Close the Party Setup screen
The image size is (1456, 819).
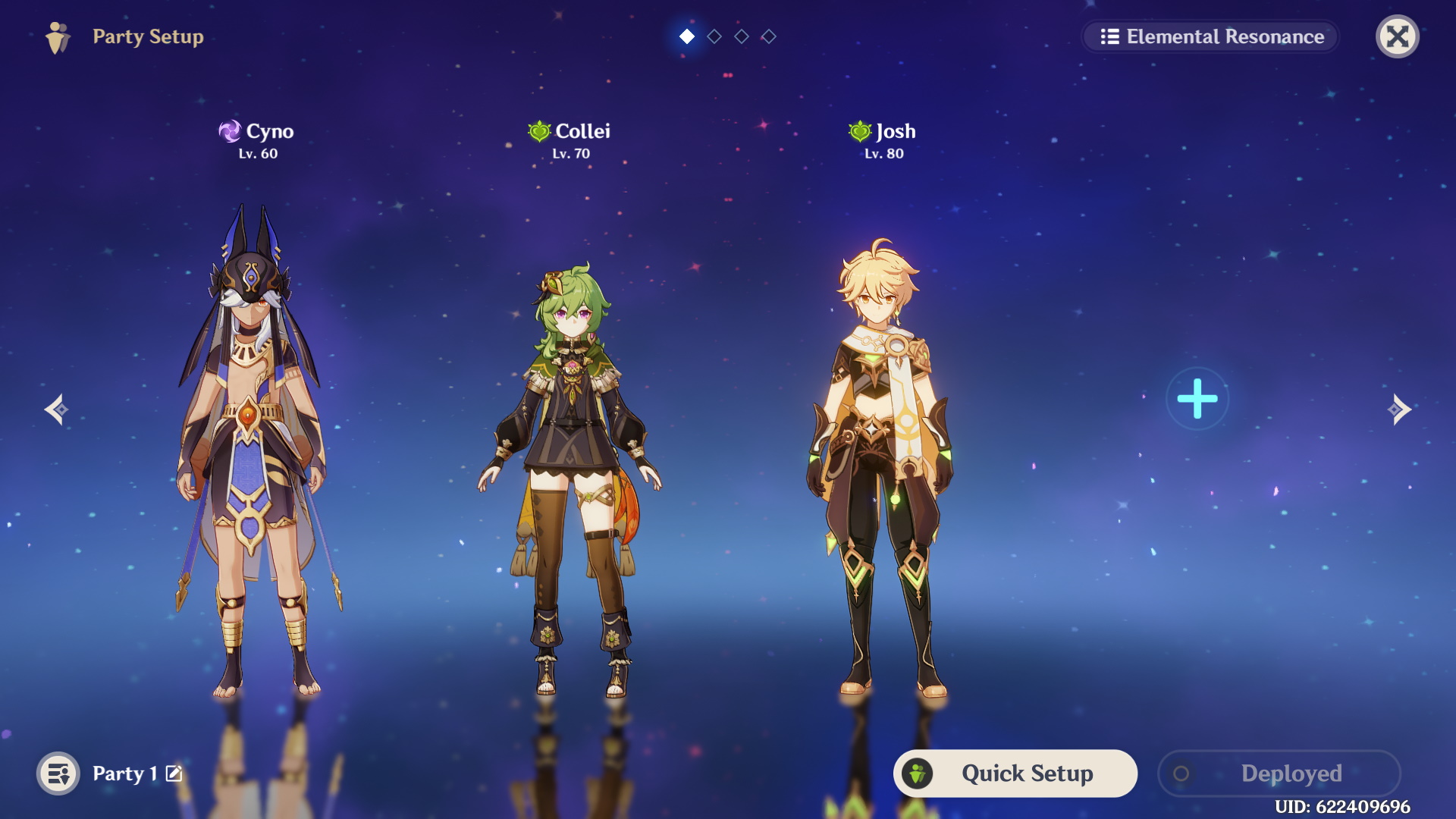[1397, 36]
